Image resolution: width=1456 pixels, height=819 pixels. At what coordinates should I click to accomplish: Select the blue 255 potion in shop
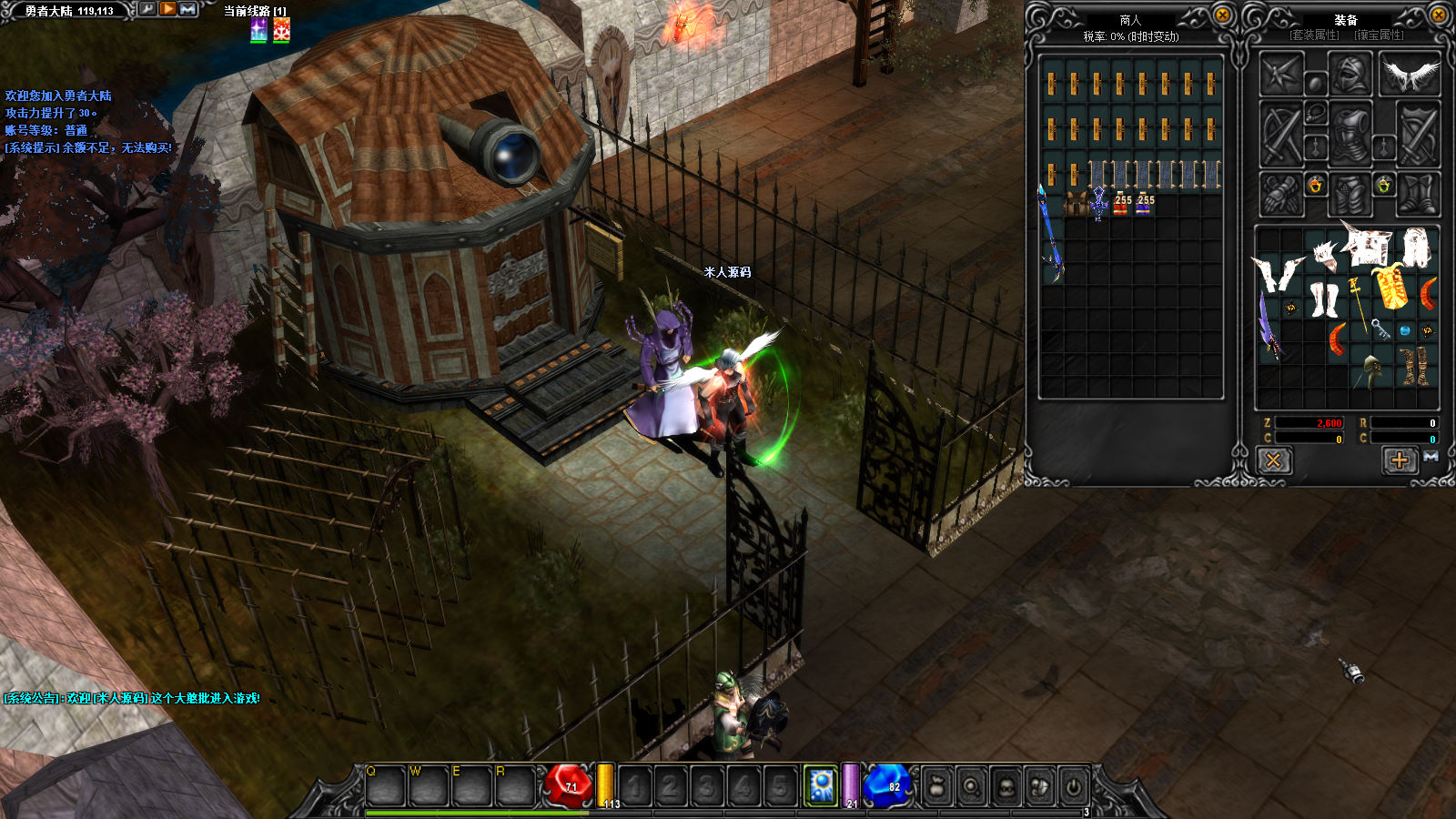tap(1143, 206)
